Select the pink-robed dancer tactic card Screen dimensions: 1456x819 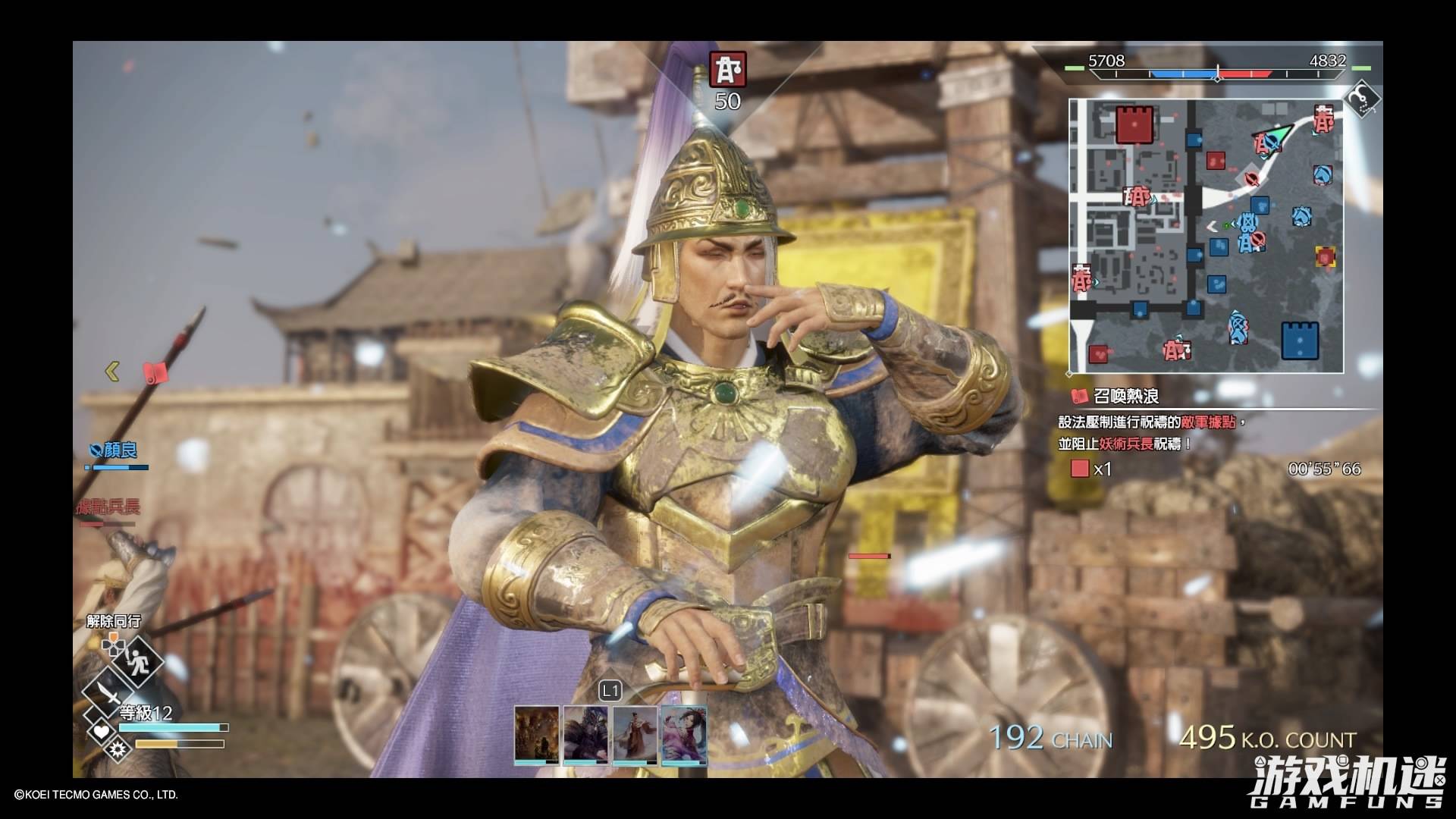click(x=684, y=734)
